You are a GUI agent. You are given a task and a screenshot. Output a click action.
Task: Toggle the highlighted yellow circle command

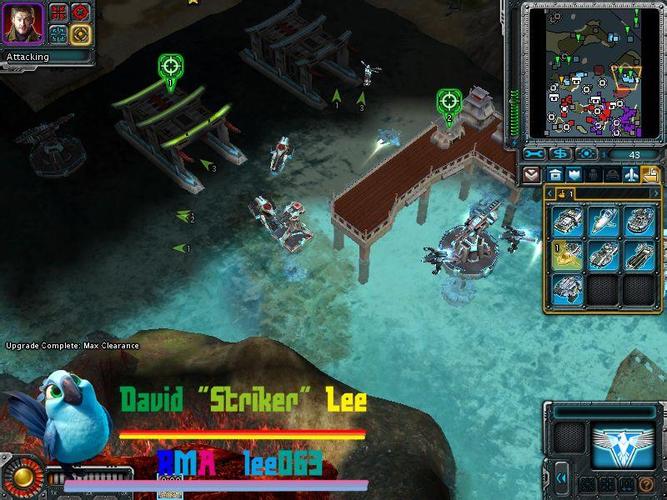tap(80, 34)
